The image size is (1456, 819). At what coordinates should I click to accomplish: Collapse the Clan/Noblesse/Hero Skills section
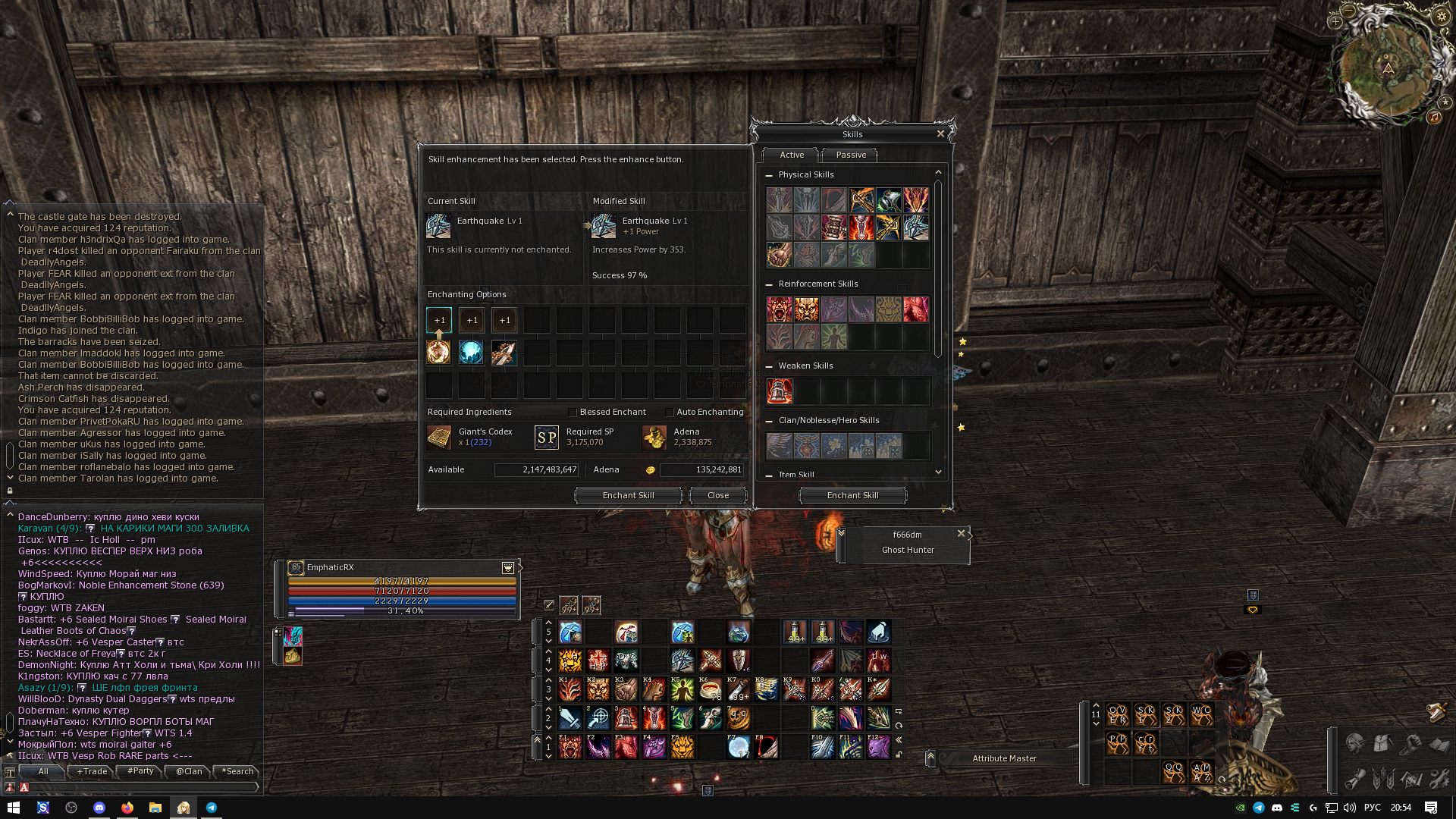769,421
